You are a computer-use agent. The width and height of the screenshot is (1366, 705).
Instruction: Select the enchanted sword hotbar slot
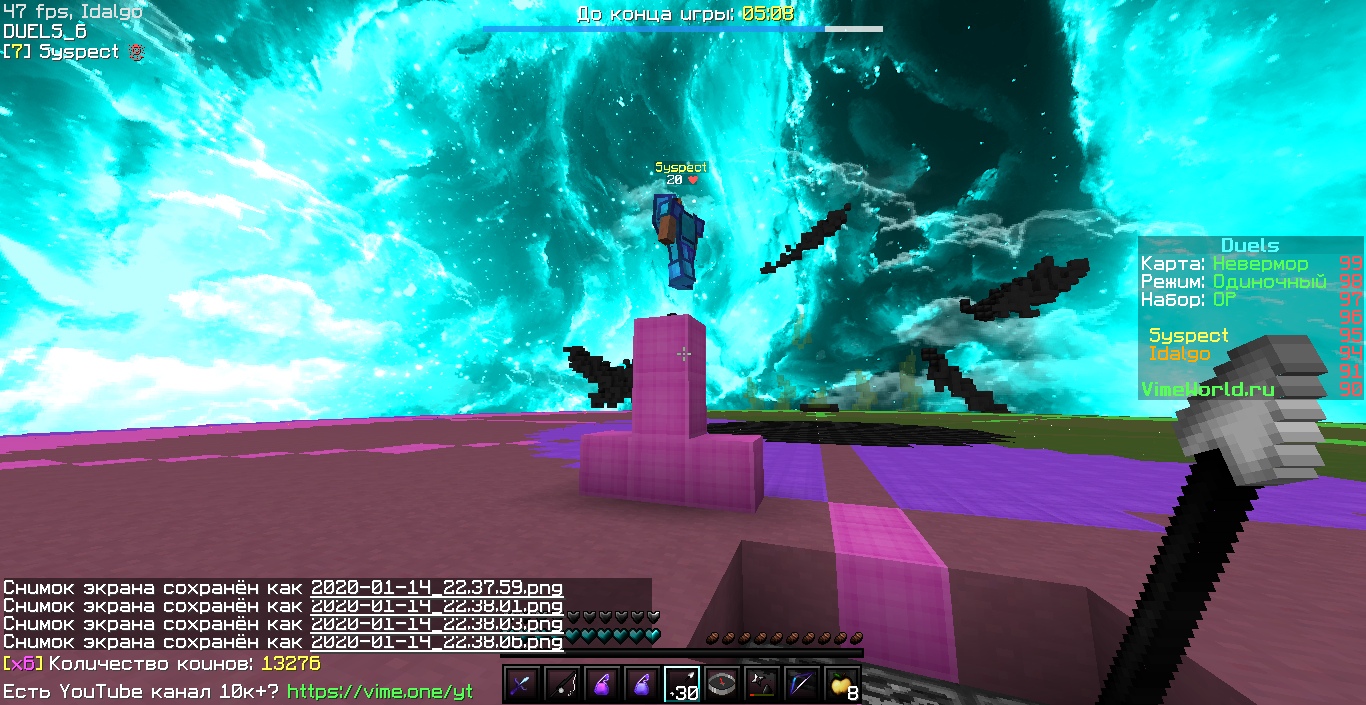click(x=522, y=685)
